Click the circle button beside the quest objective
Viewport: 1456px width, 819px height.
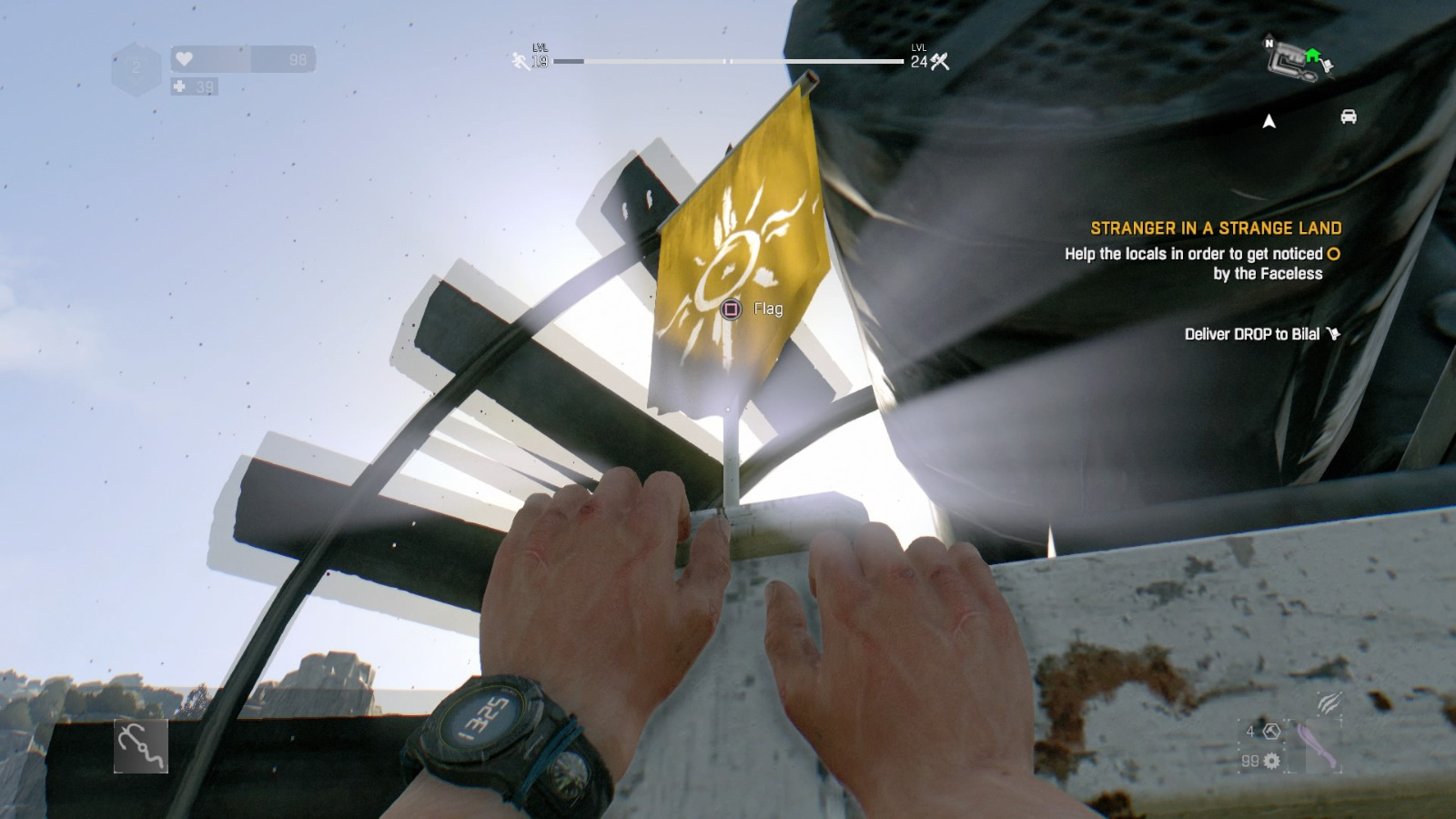pos(1333,255)
